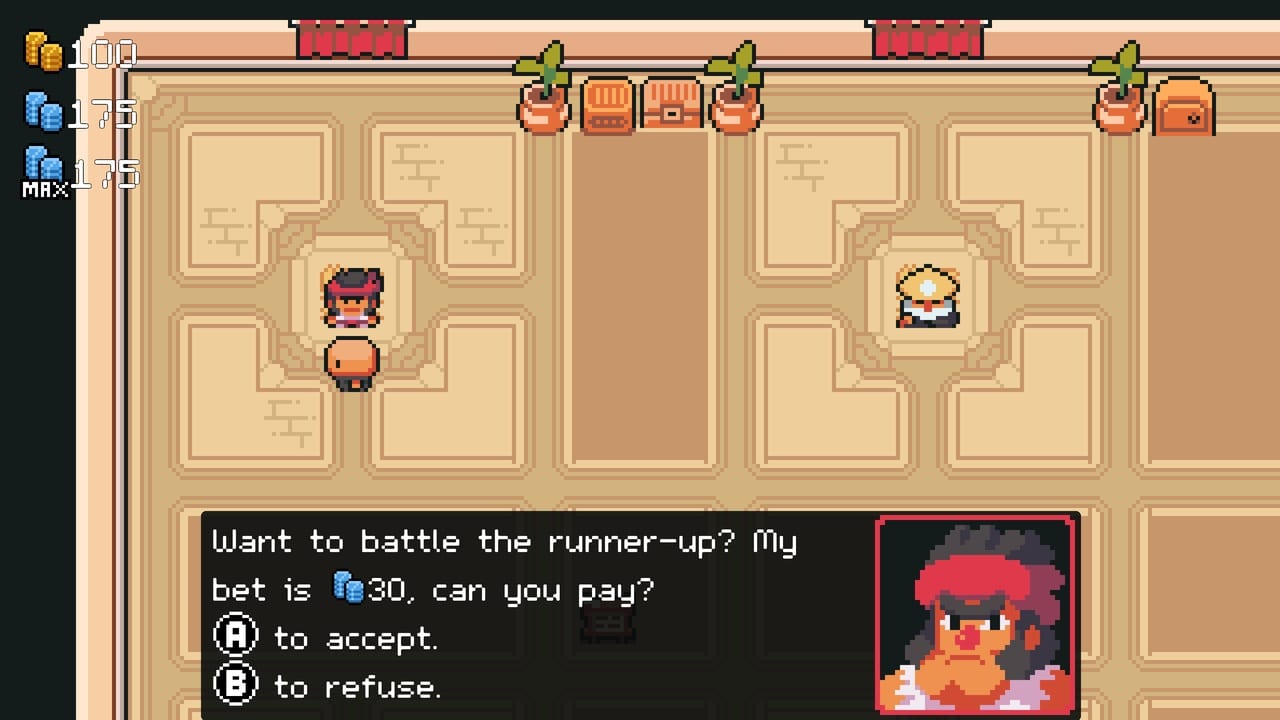This screenshot has width=1280, height=720.
Task: Click the gold coins currency icon
Action: (45, 52)
